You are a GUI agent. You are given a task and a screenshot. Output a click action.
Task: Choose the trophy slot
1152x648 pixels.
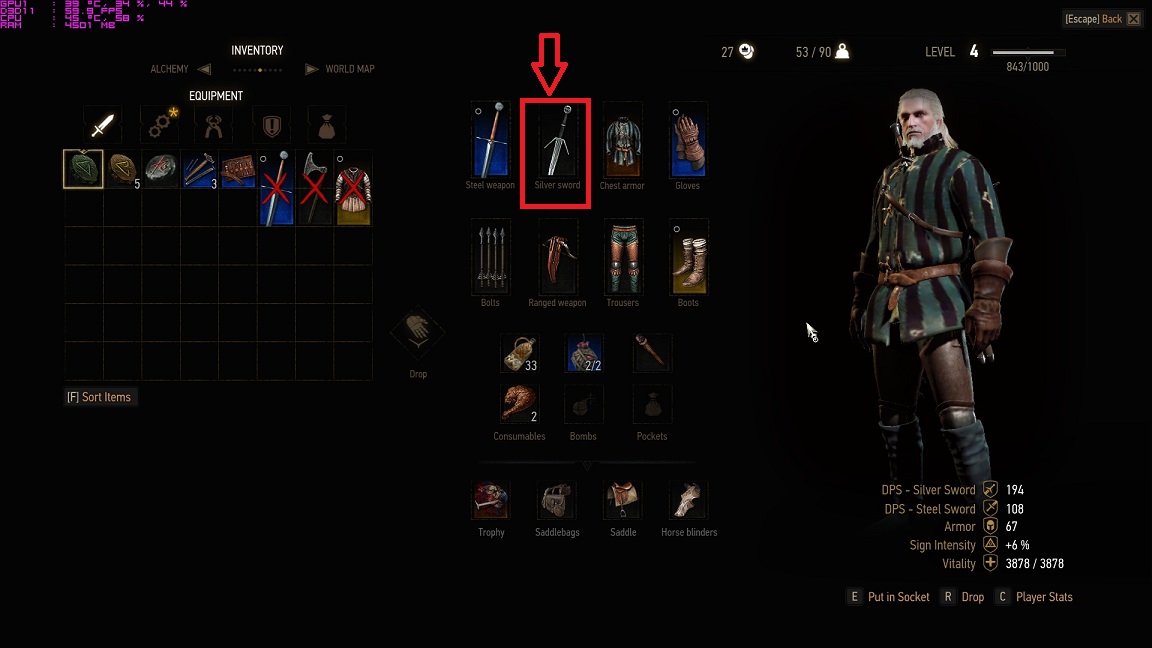click(491, 500)
